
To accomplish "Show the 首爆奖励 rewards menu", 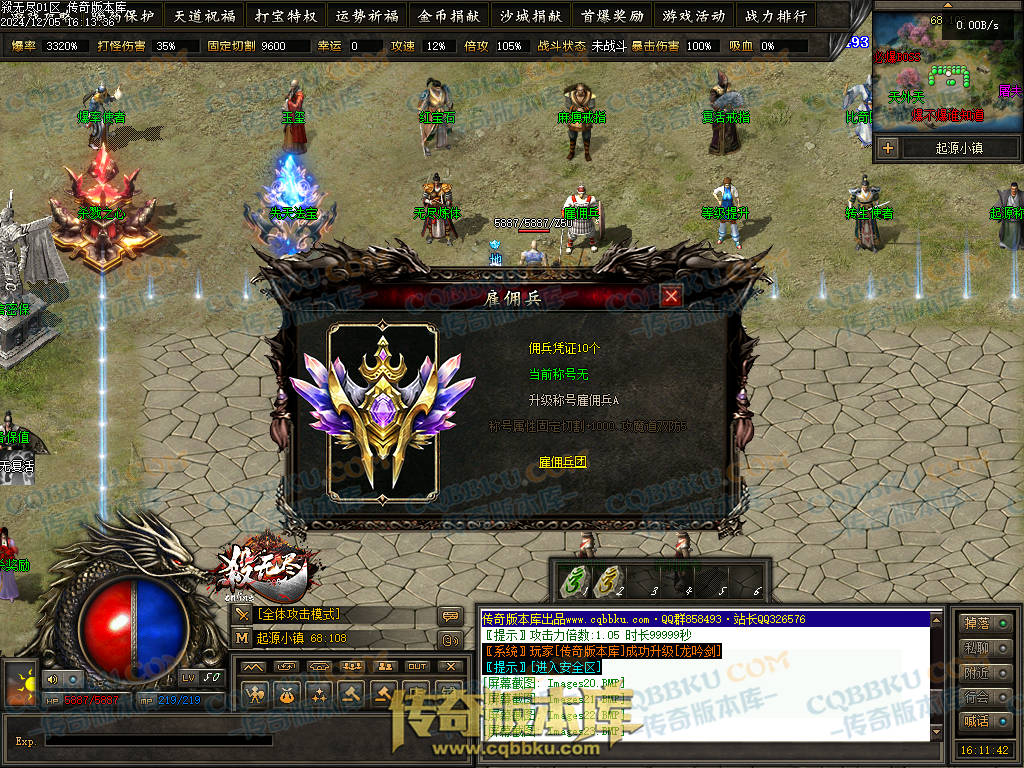I will point(612,16).
